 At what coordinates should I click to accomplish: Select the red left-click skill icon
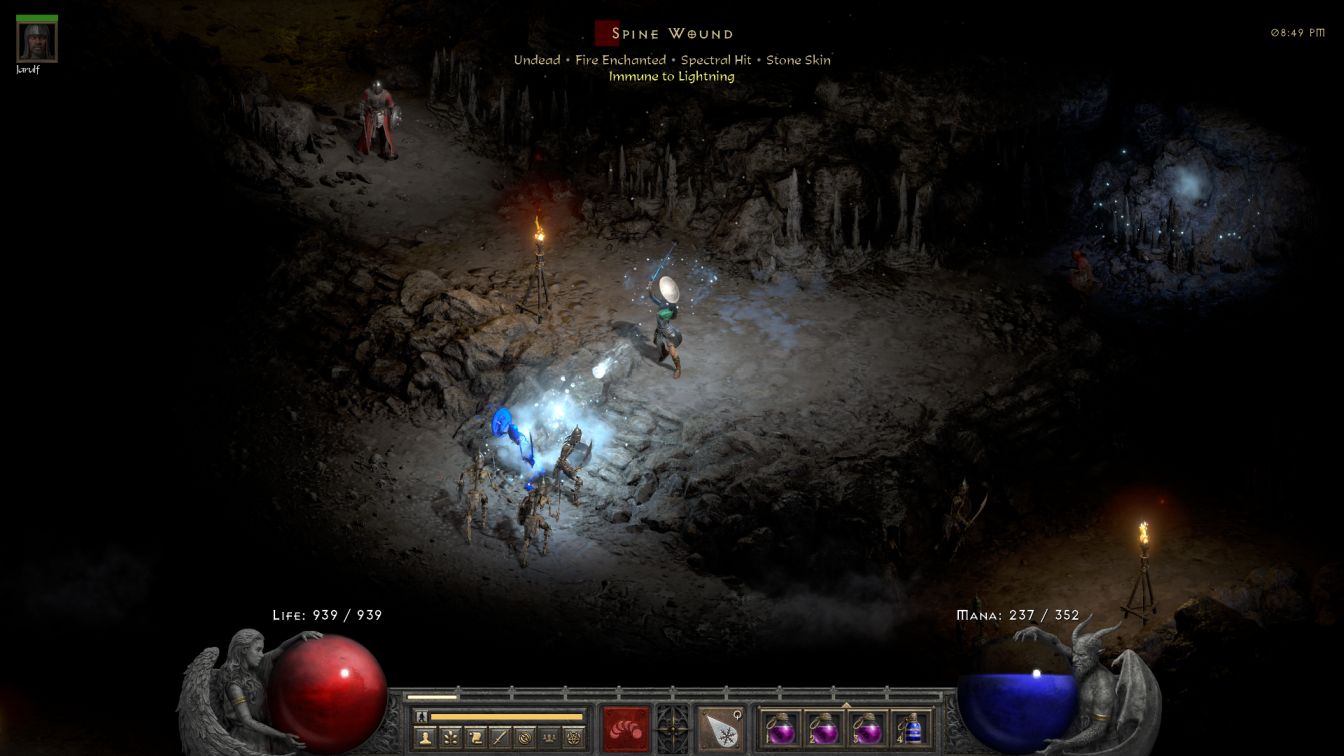[x=626, y=728]
